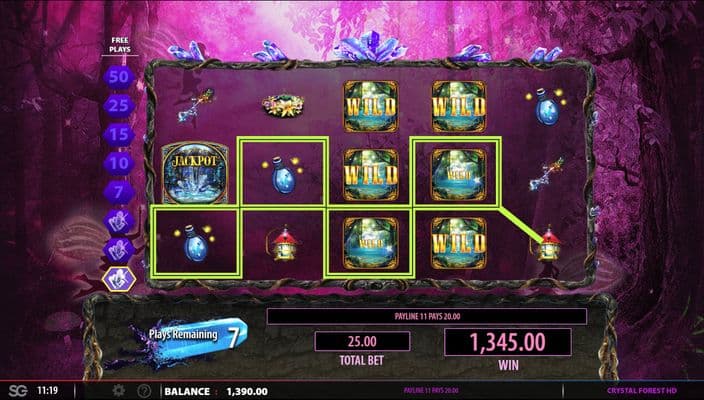
Task: Open the help question mark icon
Action: pos(144,390)
